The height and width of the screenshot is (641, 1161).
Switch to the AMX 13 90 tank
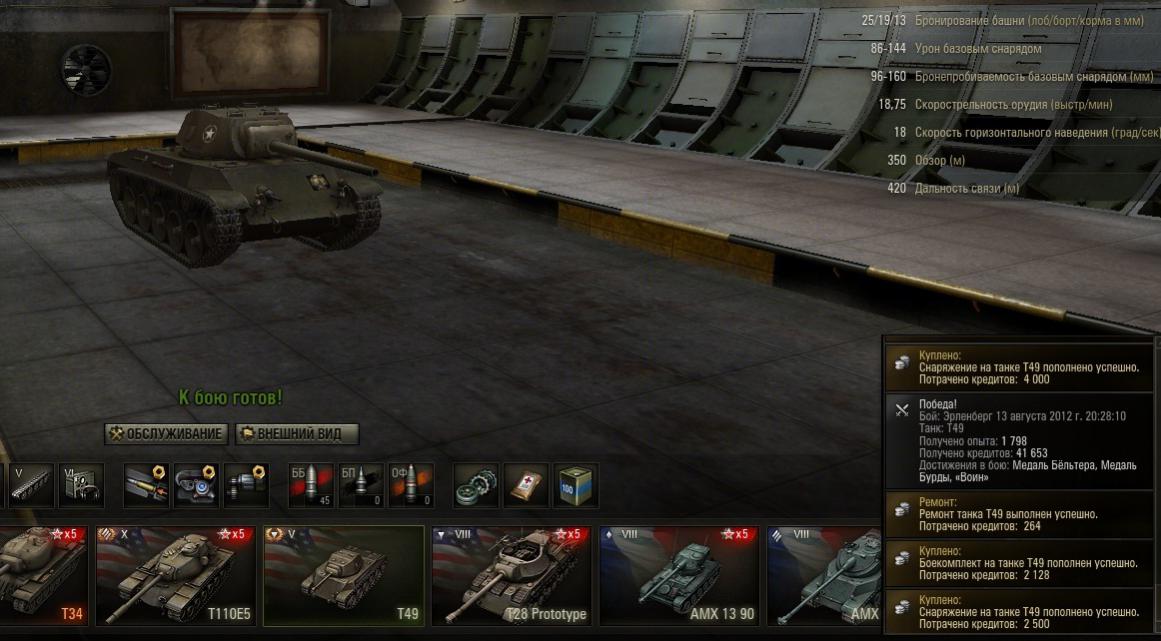coord(679,574)
